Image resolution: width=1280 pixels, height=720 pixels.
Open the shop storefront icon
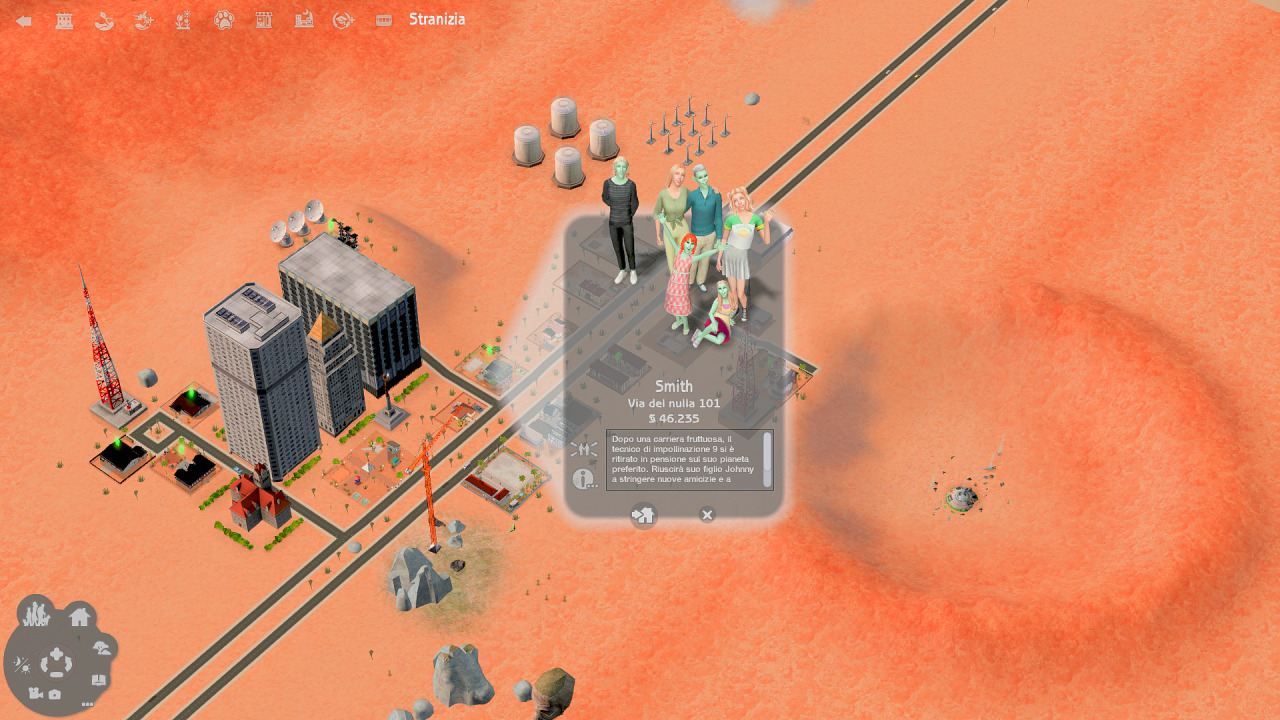pos(263,20)
